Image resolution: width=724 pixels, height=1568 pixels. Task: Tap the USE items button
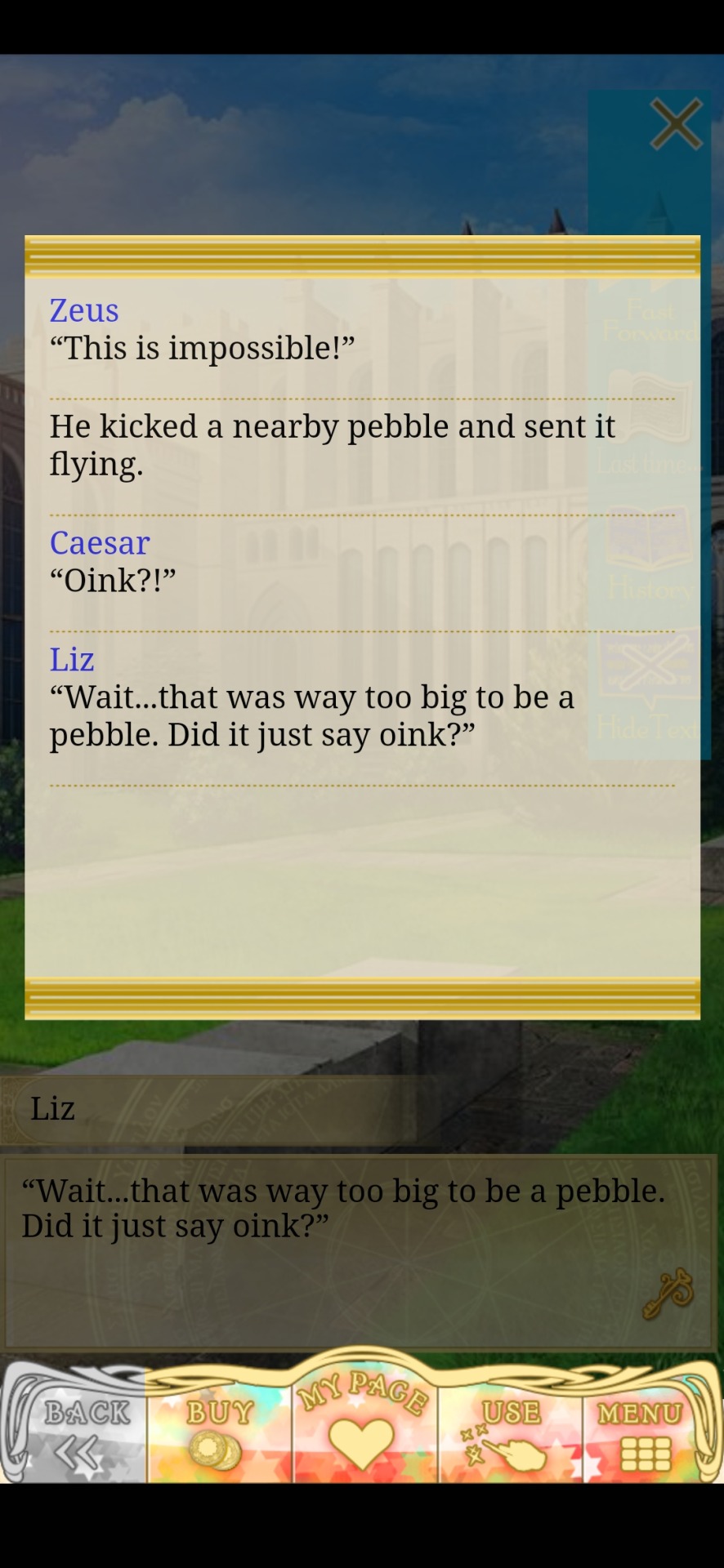(509, 1435)
